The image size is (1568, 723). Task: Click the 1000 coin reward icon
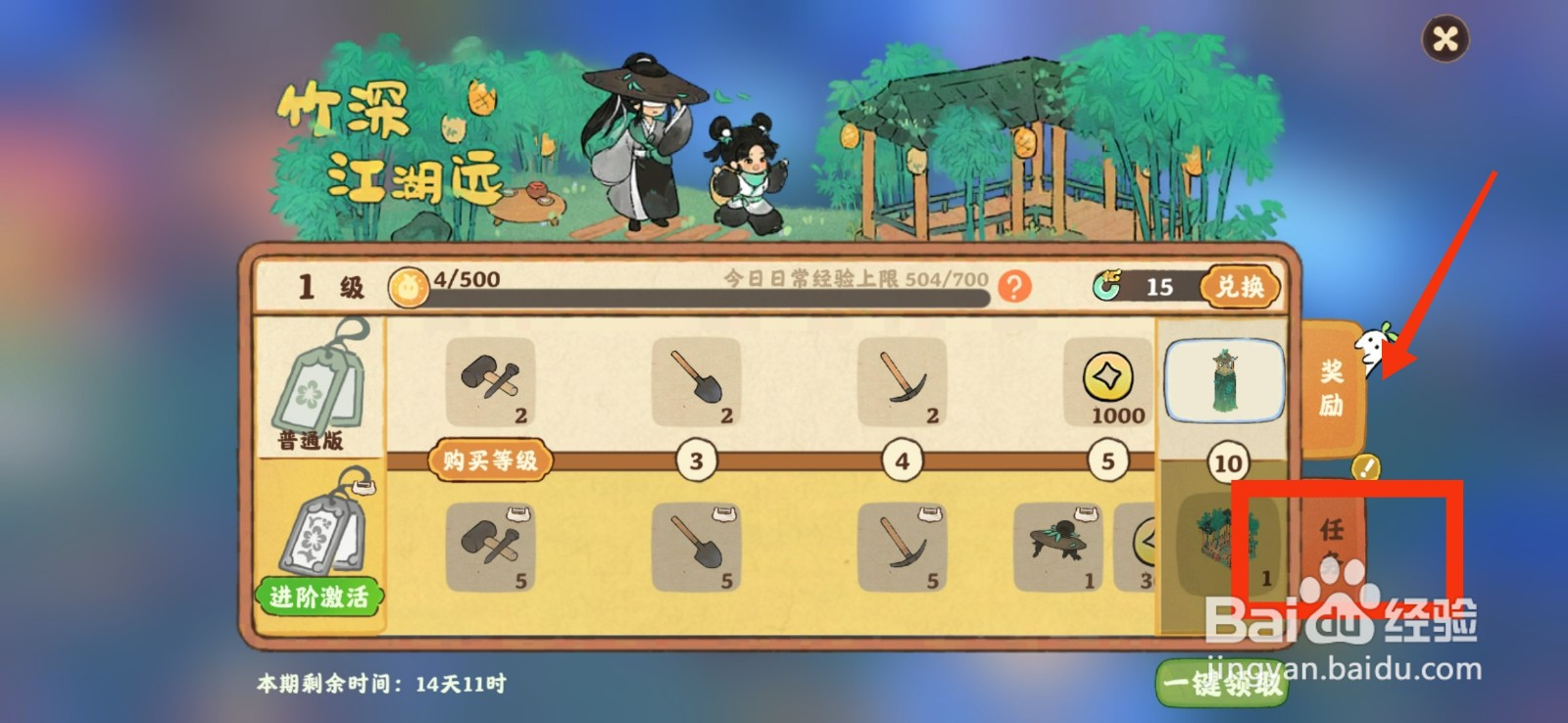[1105, 384]
